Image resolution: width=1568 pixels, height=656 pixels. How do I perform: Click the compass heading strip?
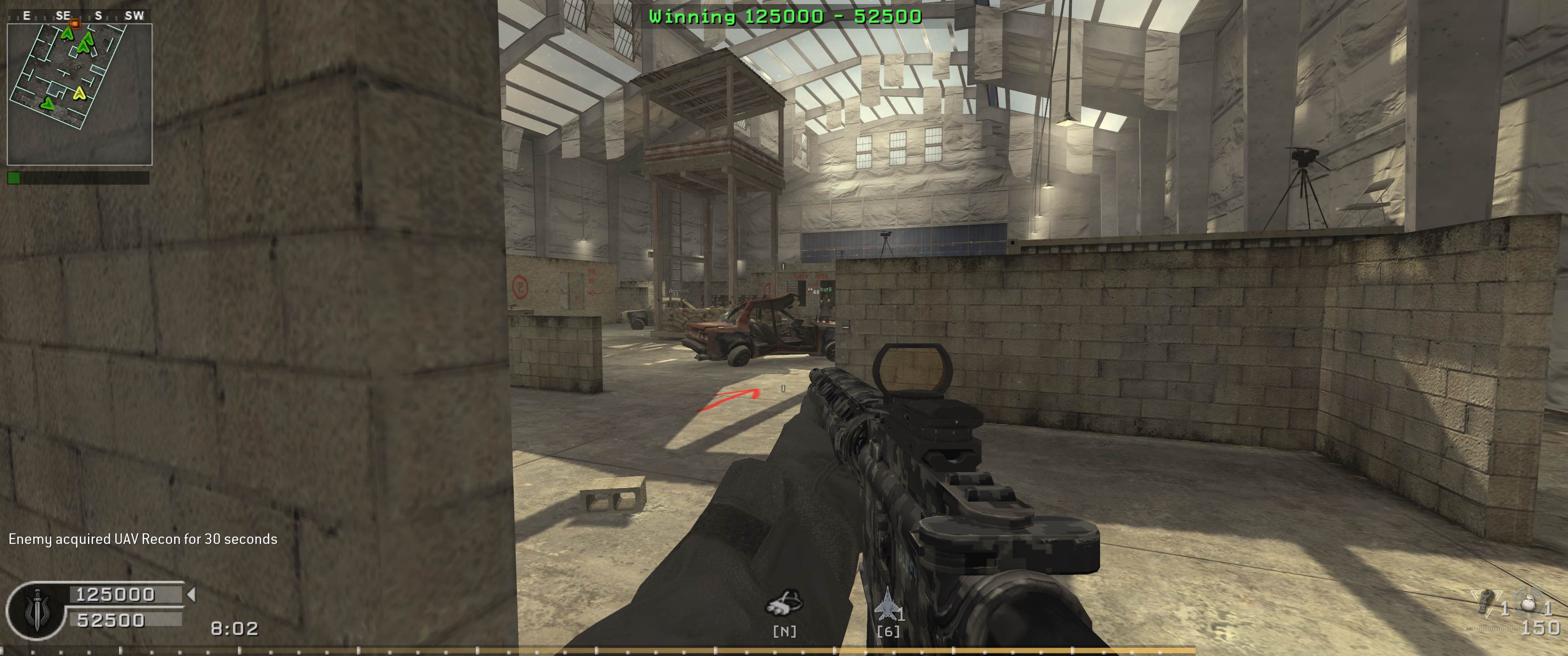79,16
